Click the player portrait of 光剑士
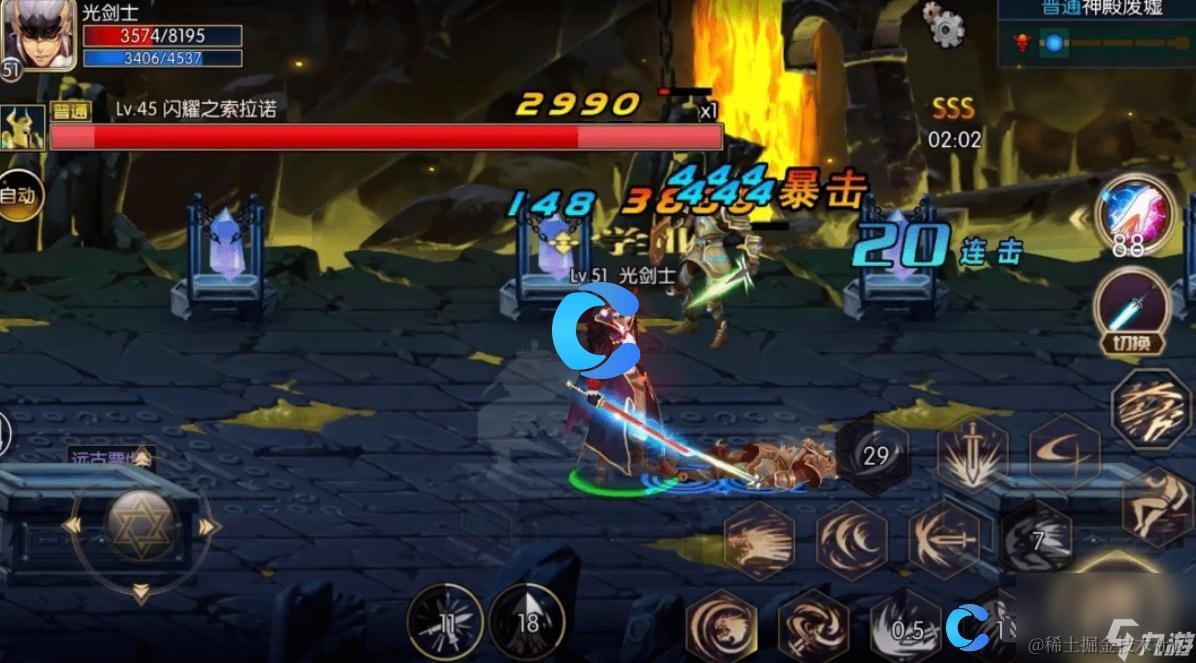1196x663 pixels. 38,35
